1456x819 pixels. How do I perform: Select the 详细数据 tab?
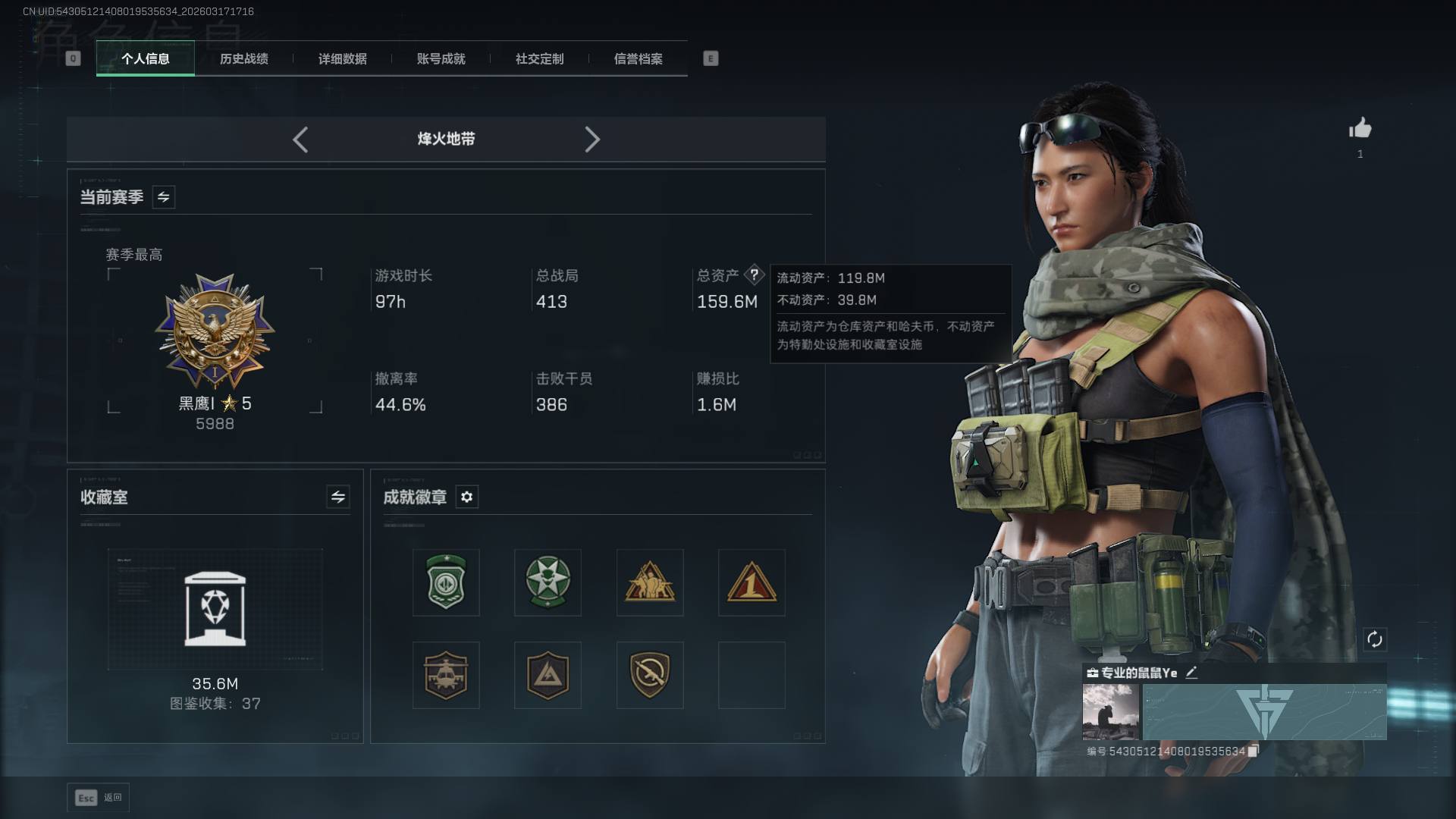pyautogui.click(x=342, y=58)
